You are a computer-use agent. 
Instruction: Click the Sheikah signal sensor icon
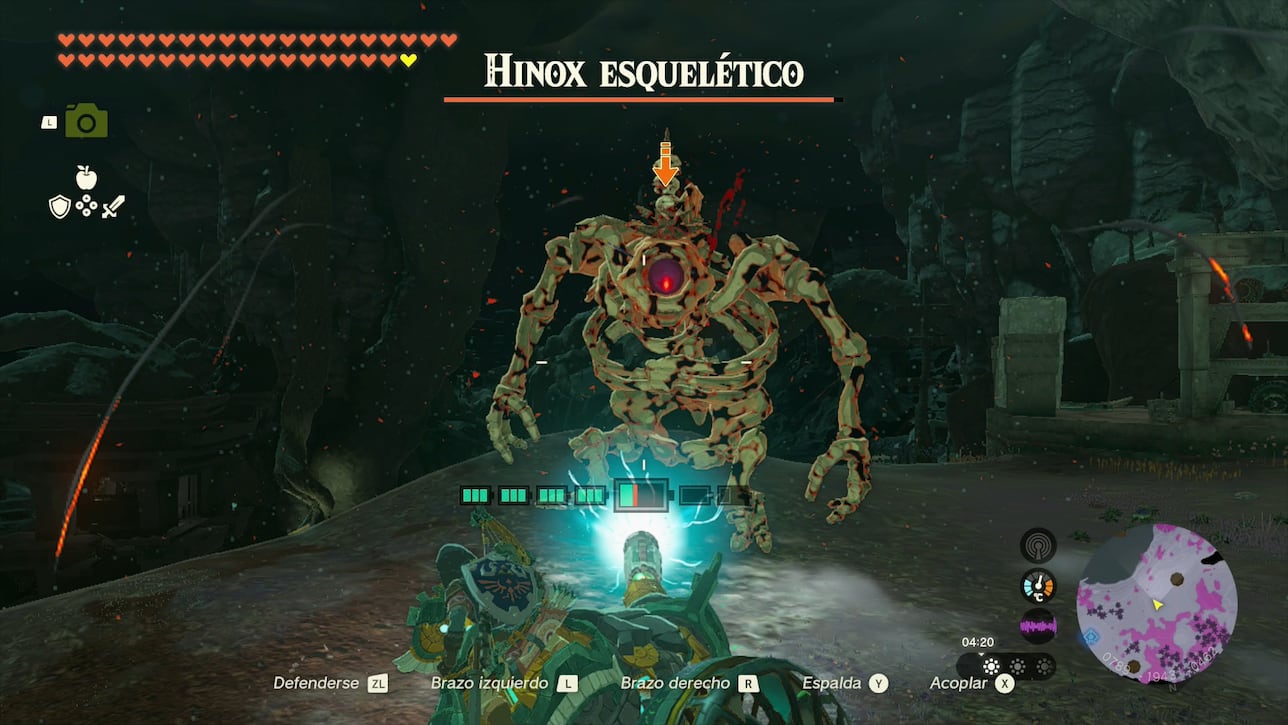click(1039, 545)
